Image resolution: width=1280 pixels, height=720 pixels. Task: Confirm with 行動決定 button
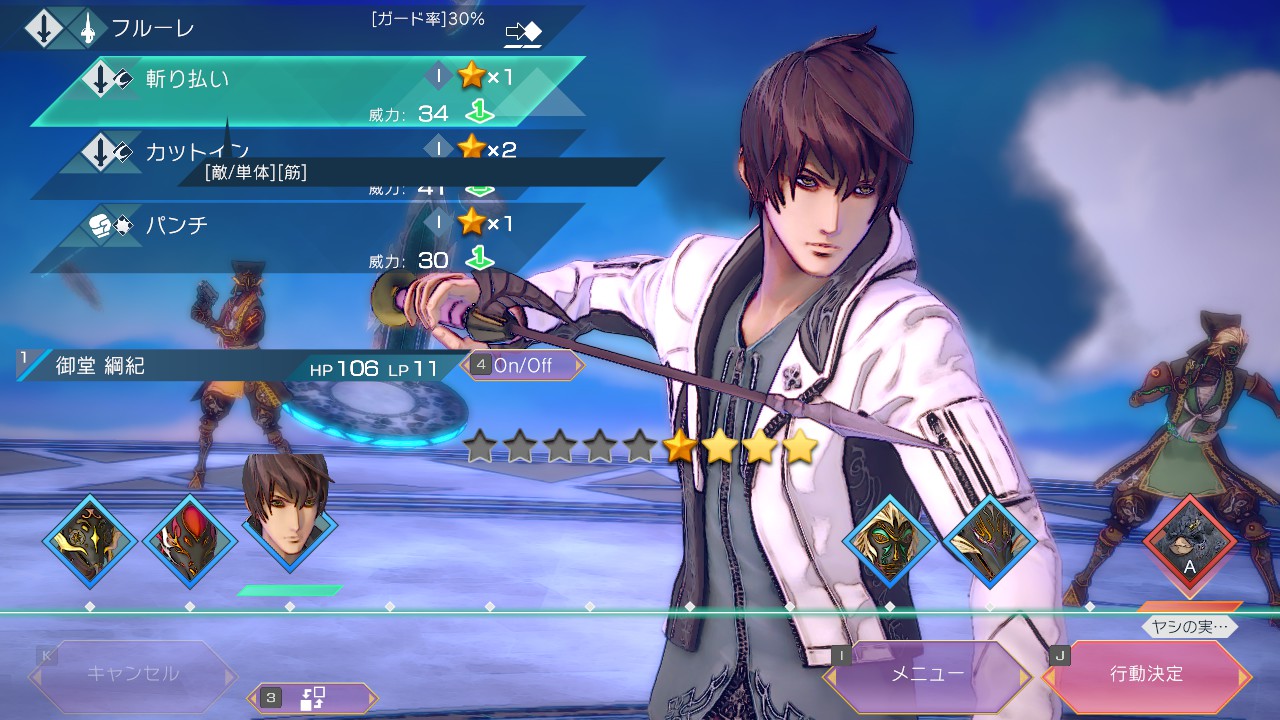(x=1146, y=675)
